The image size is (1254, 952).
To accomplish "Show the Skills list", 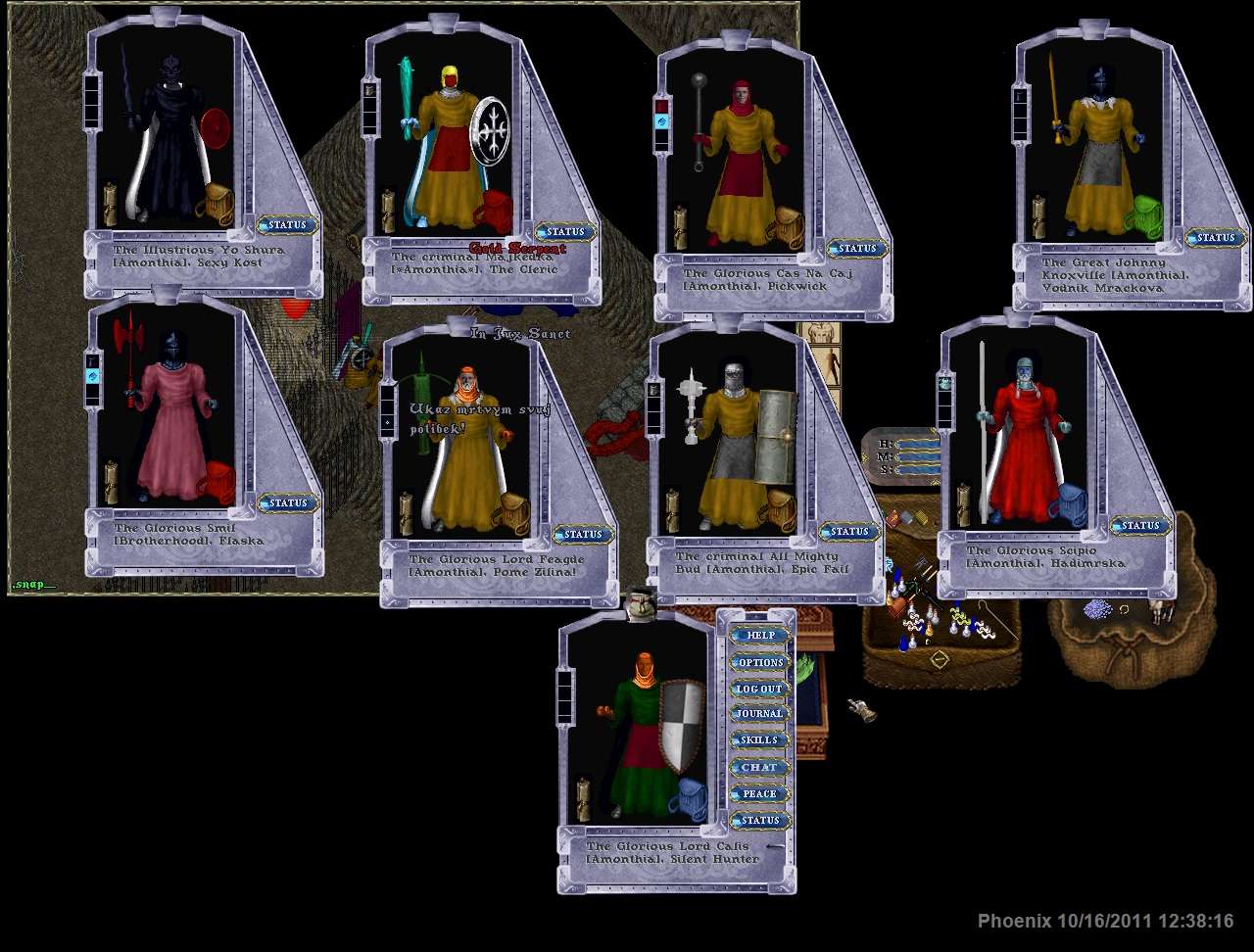I will coord(760,740).
